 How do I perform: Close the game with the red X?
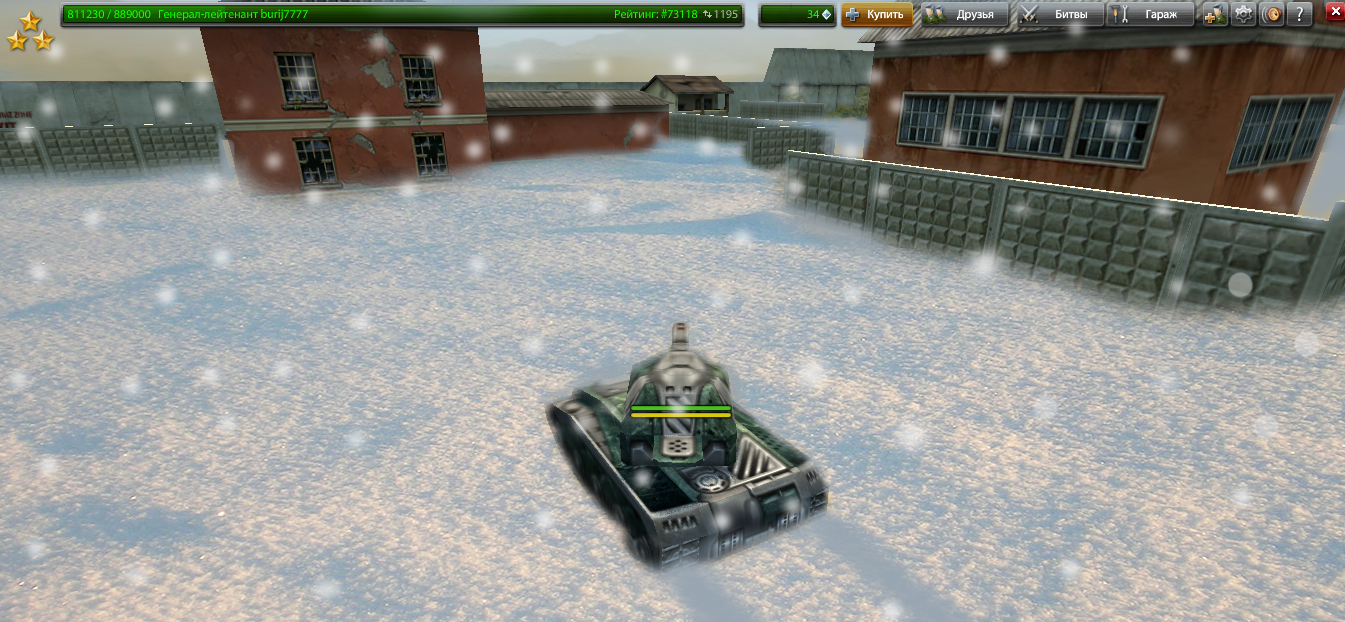pyautogui.click(x=1334, y=12)
